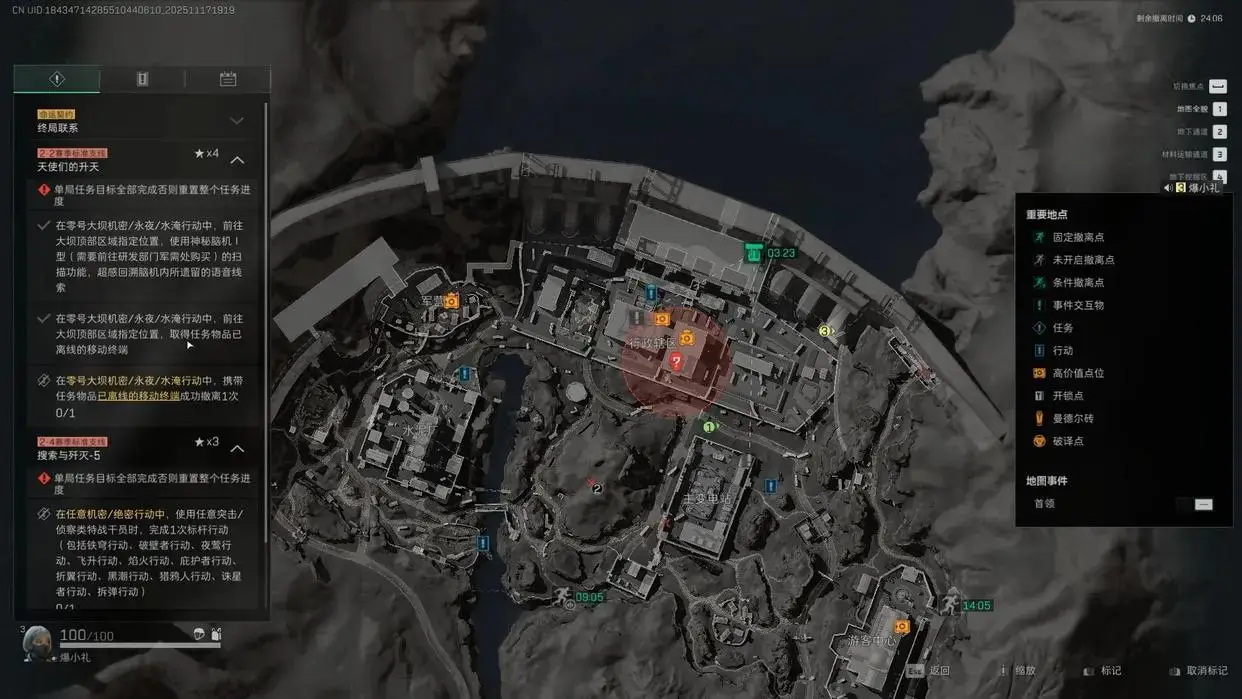
Task: Toggle 高价值点位 legend filter
Action: tap(1071, 373)
